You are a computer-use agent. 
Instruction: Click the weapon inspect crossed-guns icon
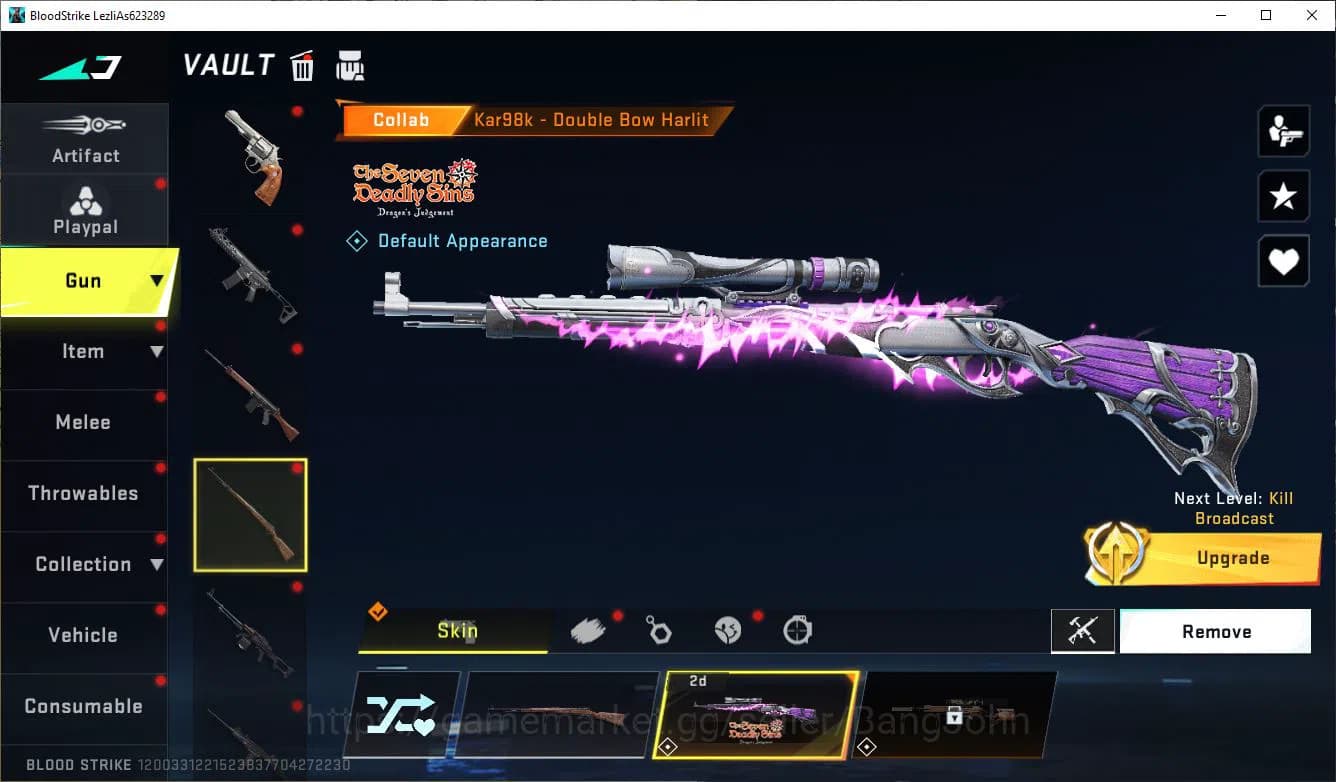tap(1083, 631)
